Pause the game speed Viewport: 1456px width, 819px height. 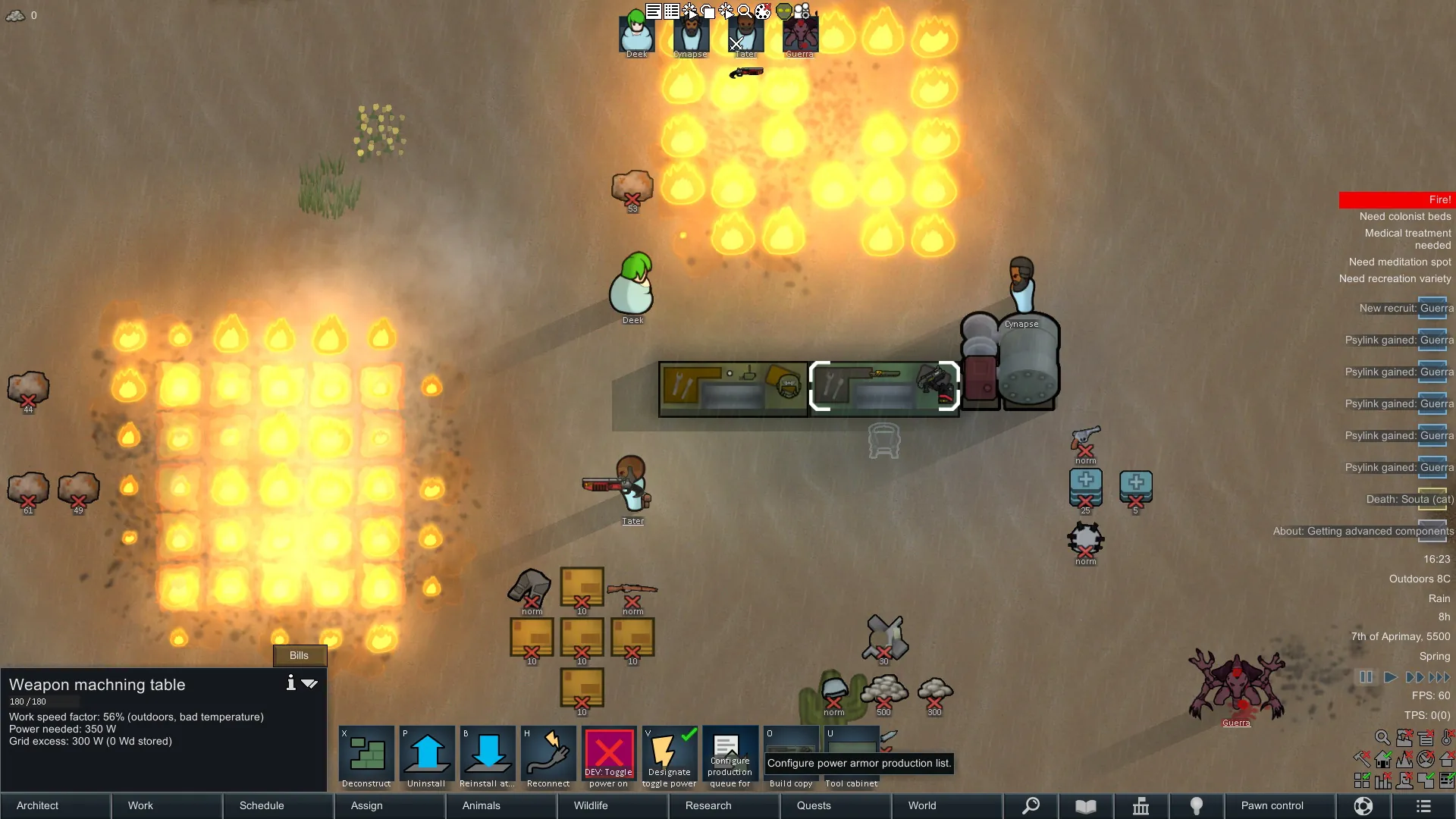1366,677
